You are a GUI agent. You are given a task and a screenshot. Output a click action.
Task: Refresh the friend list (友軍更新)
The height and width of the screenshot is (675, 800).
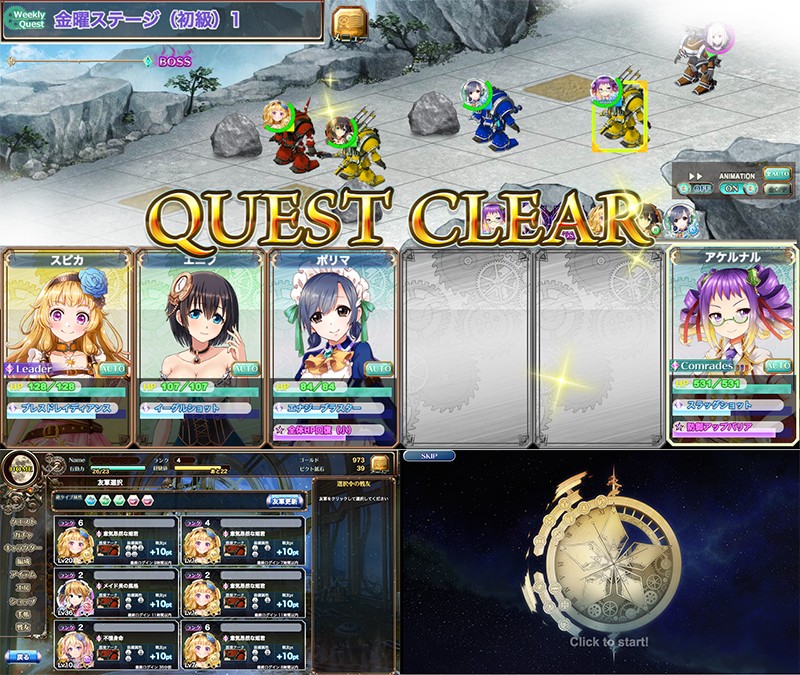click(285, 499)
